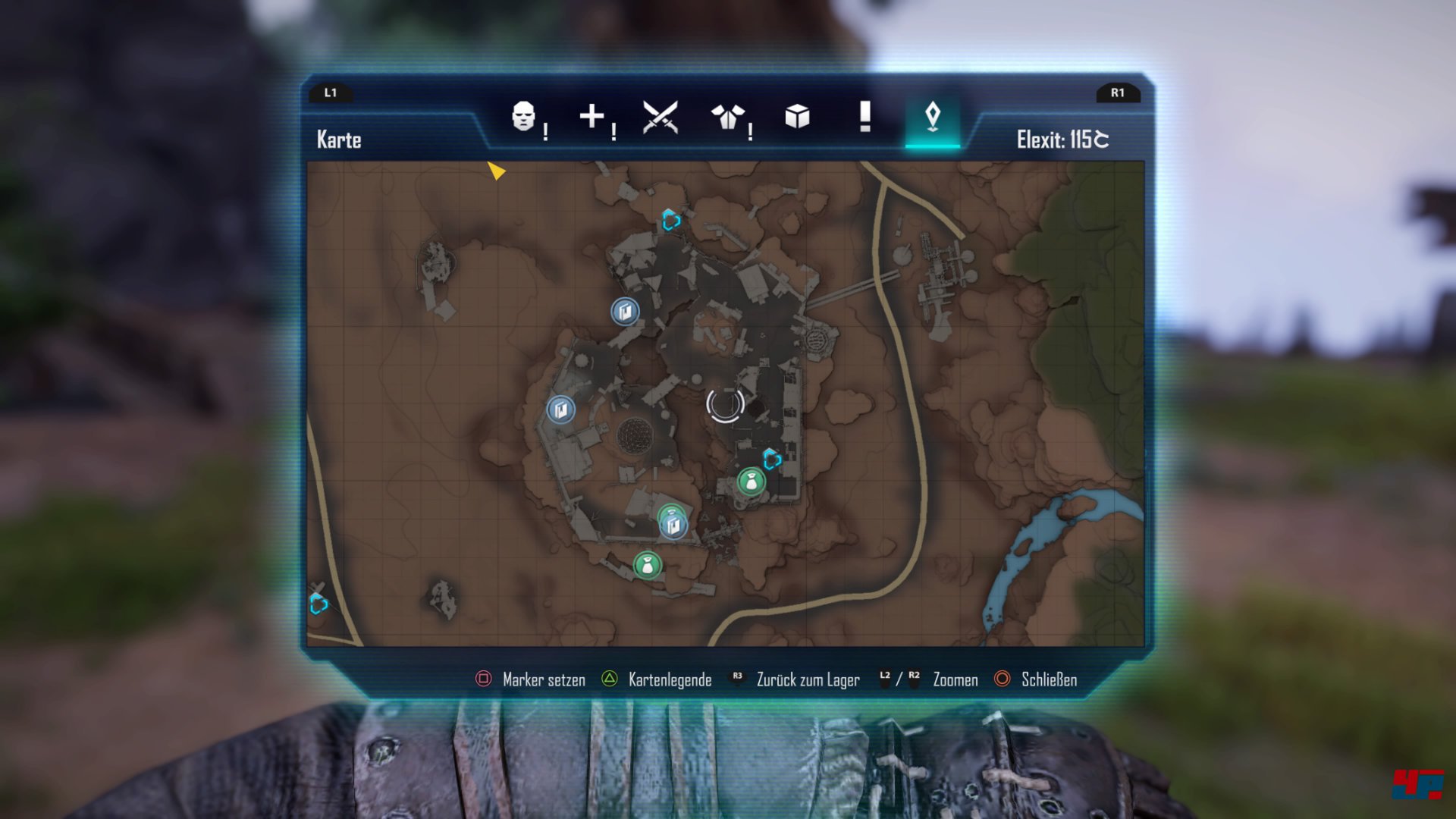Select the white circular map cursor

click(725, 404)
